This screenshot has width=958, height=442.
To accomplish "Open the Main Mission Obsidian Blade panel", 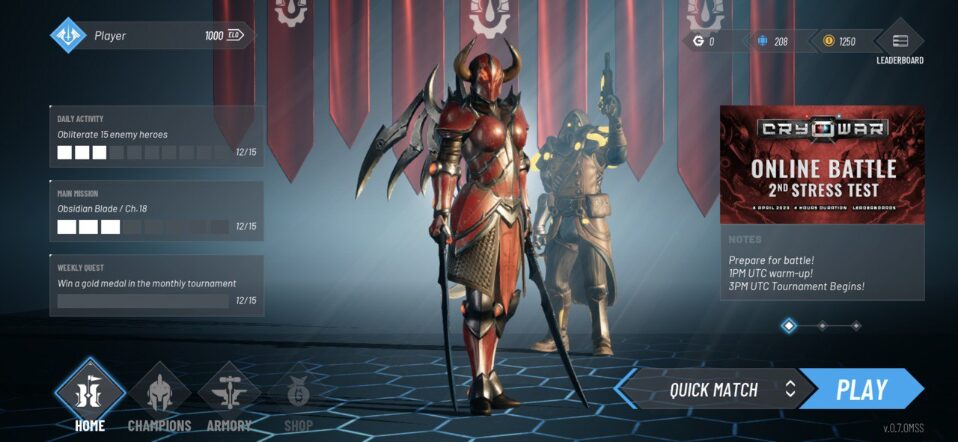I will click(157, 211).
